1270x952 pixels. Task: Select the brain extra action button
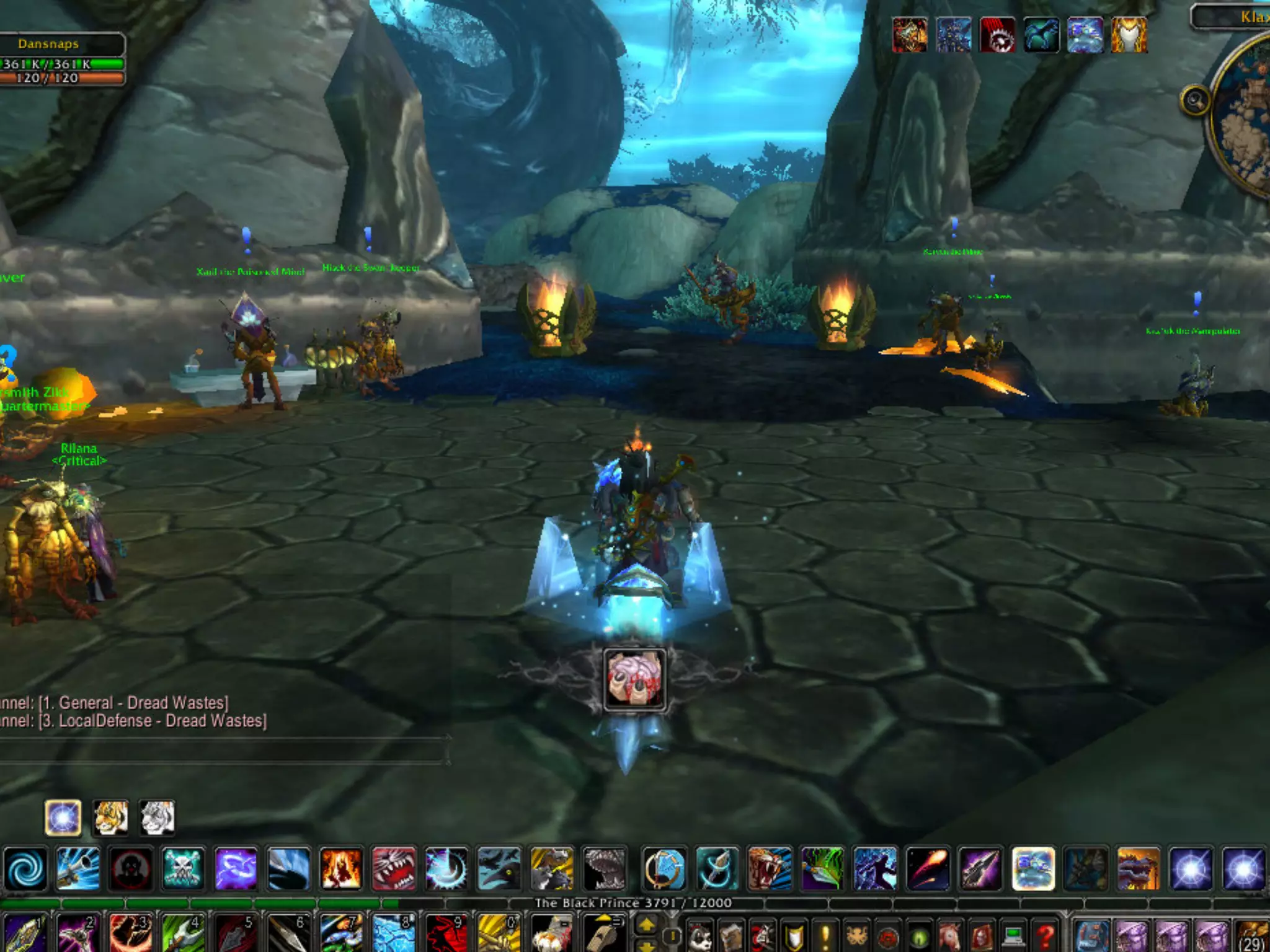[634, 679]
